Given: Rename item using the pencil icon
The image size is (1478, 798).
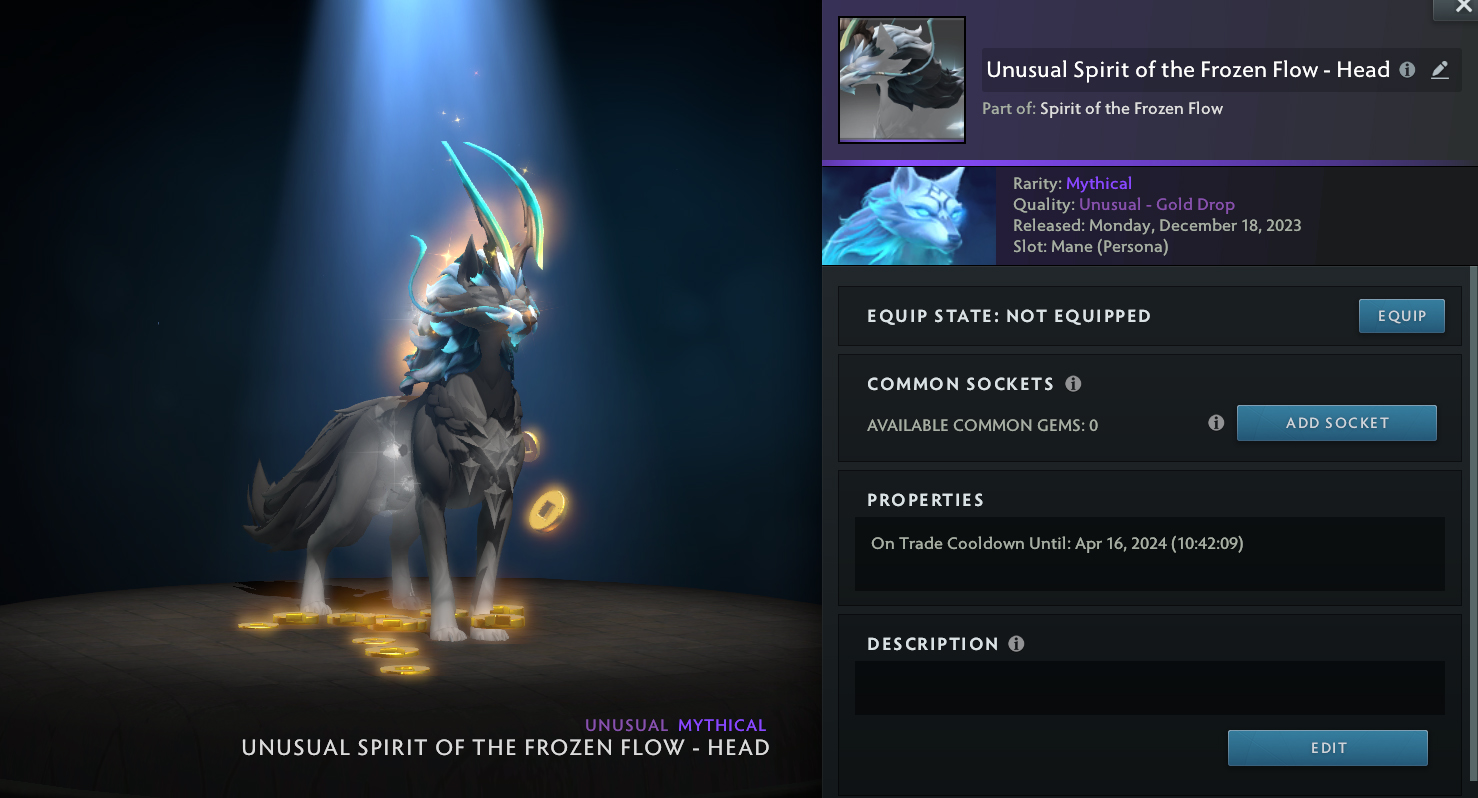Looking at the screenshot, I should (1439, 70).
